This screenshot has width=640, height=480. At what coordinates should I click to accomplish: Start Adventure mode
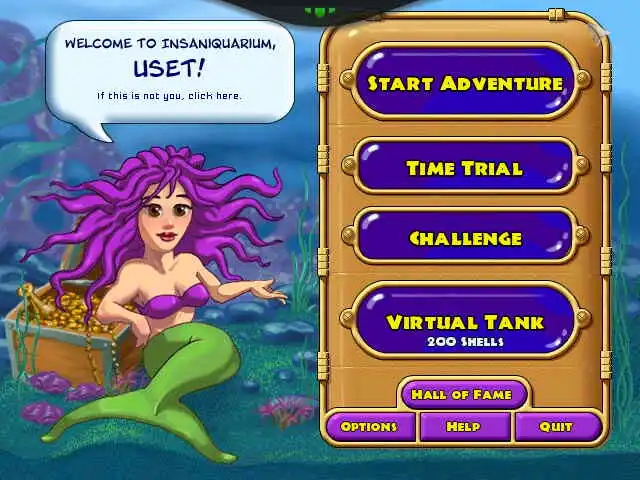(x=465, y=83)
